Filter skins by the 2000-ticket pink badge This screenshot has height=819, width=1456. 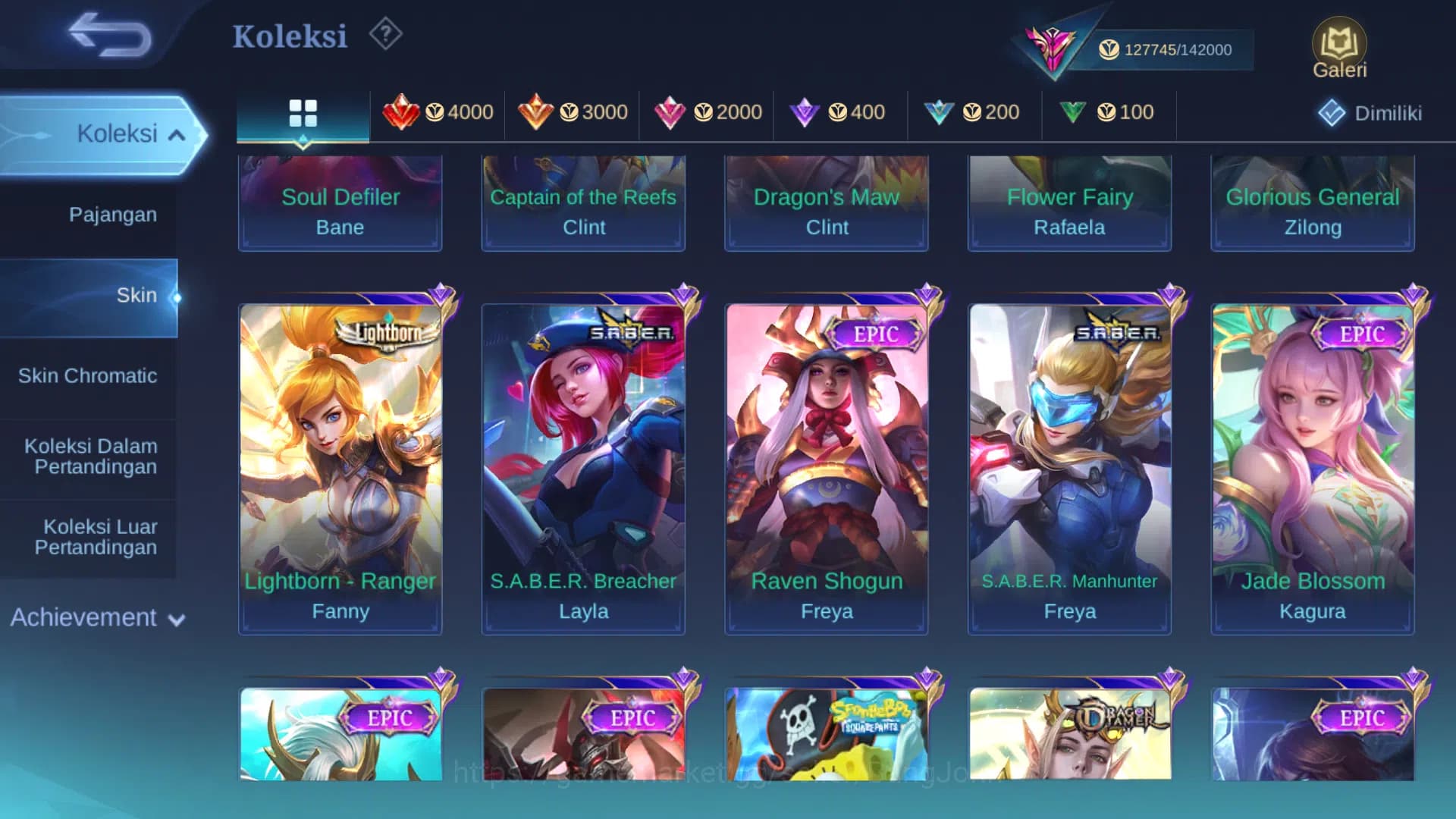[705, 112]
